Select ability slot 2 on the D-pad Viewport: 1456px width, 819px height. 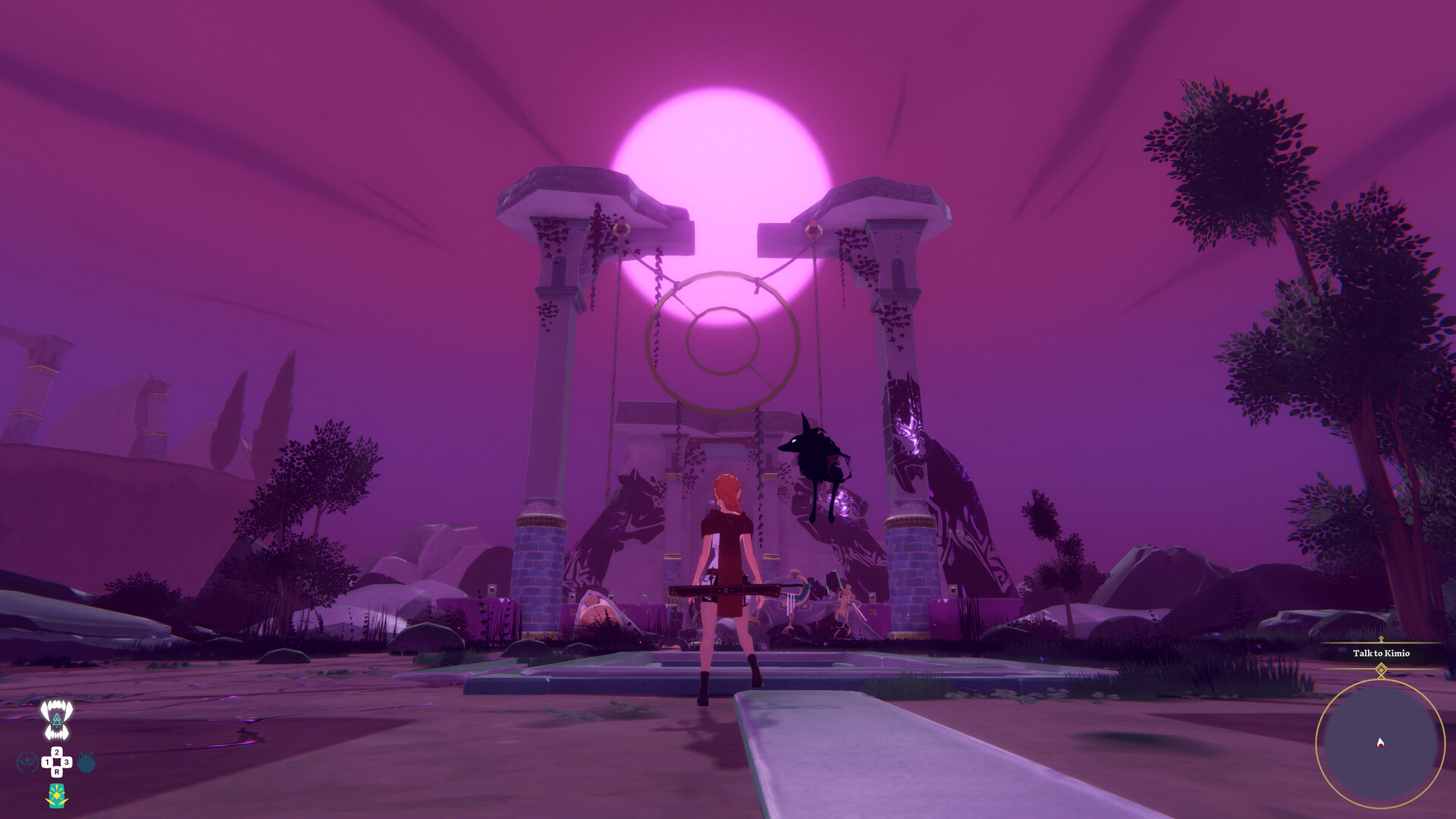point(57,752)
